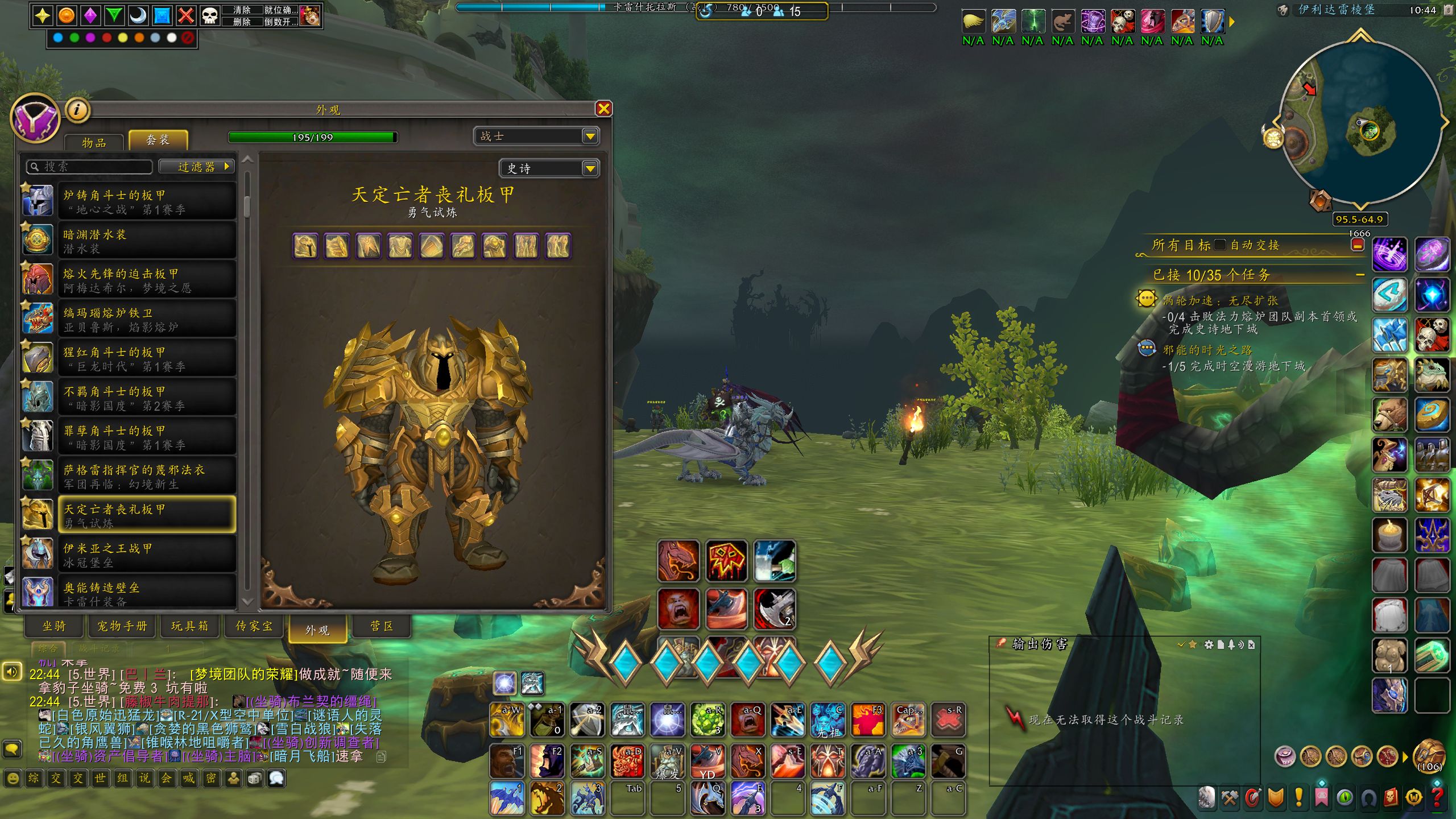Open the info button beside the wardrobe
Viewport: 1456px width, 819px height.
[x=77, y=110]
